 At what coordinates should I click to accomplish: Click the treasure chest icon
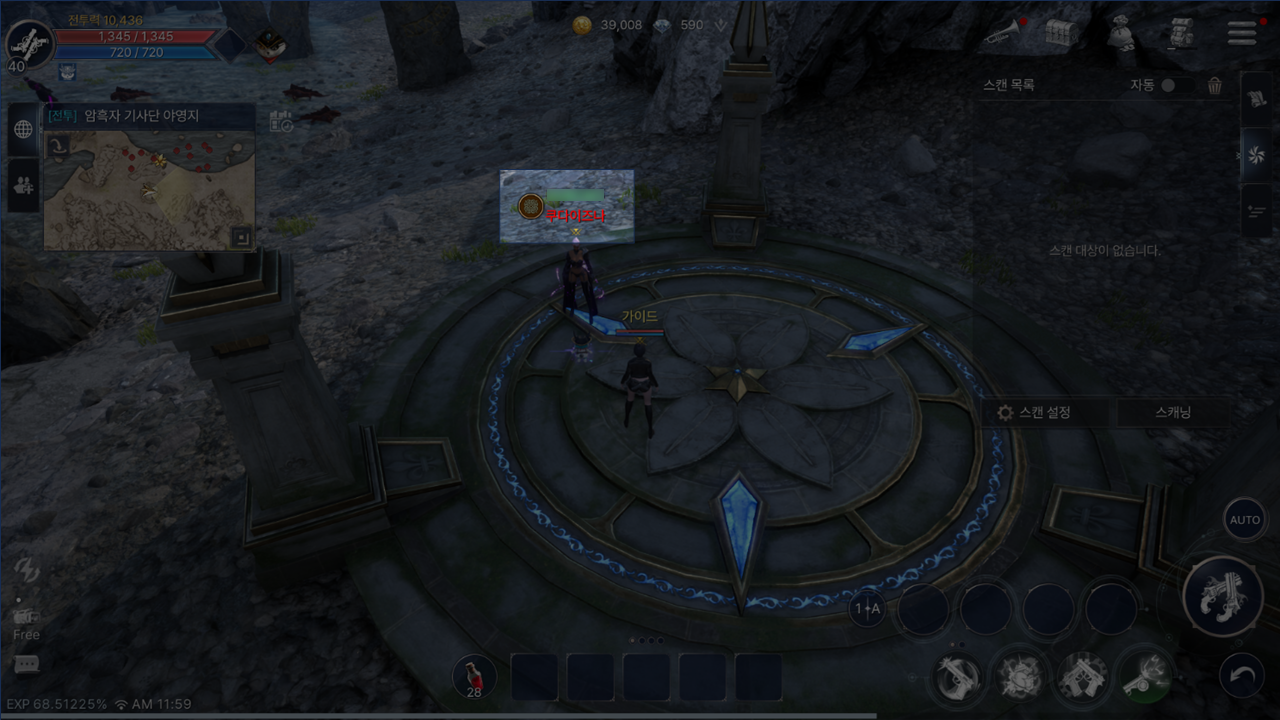tap(1061, 33)
